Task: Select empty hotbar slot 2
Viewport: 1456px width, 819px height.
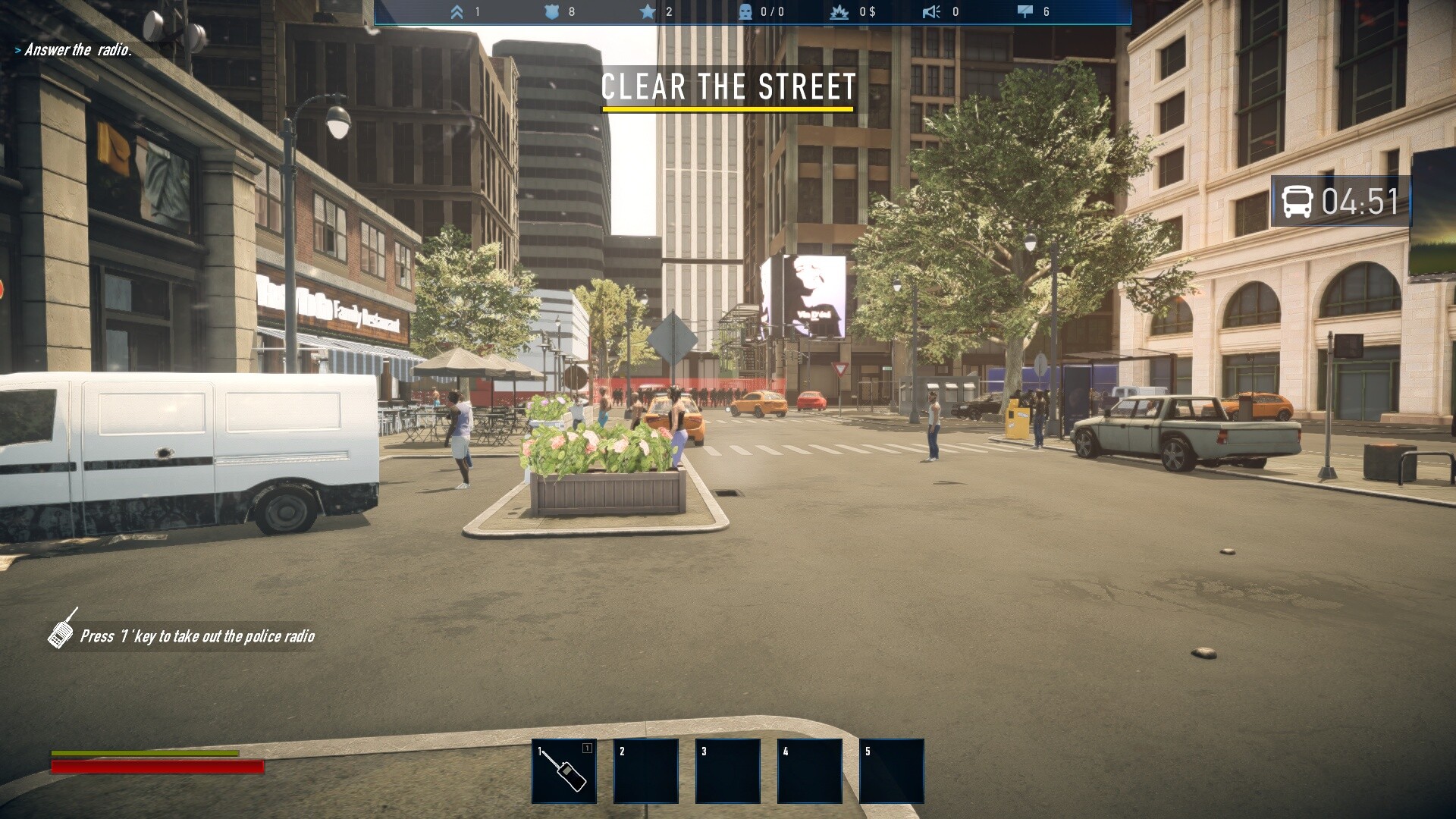Action: [645, 770]
